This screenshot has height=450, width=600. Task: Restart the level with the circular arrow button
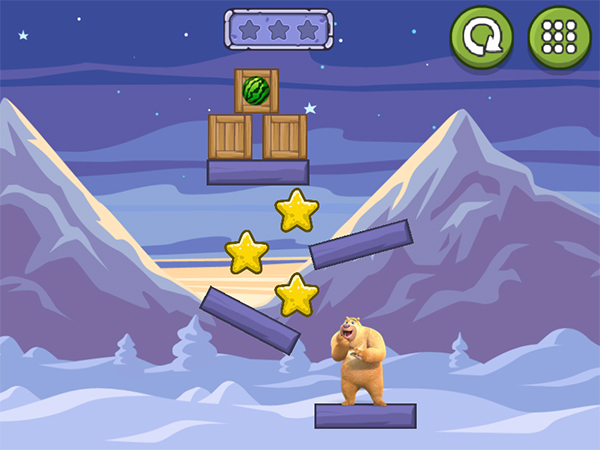[x=481, y=37]
